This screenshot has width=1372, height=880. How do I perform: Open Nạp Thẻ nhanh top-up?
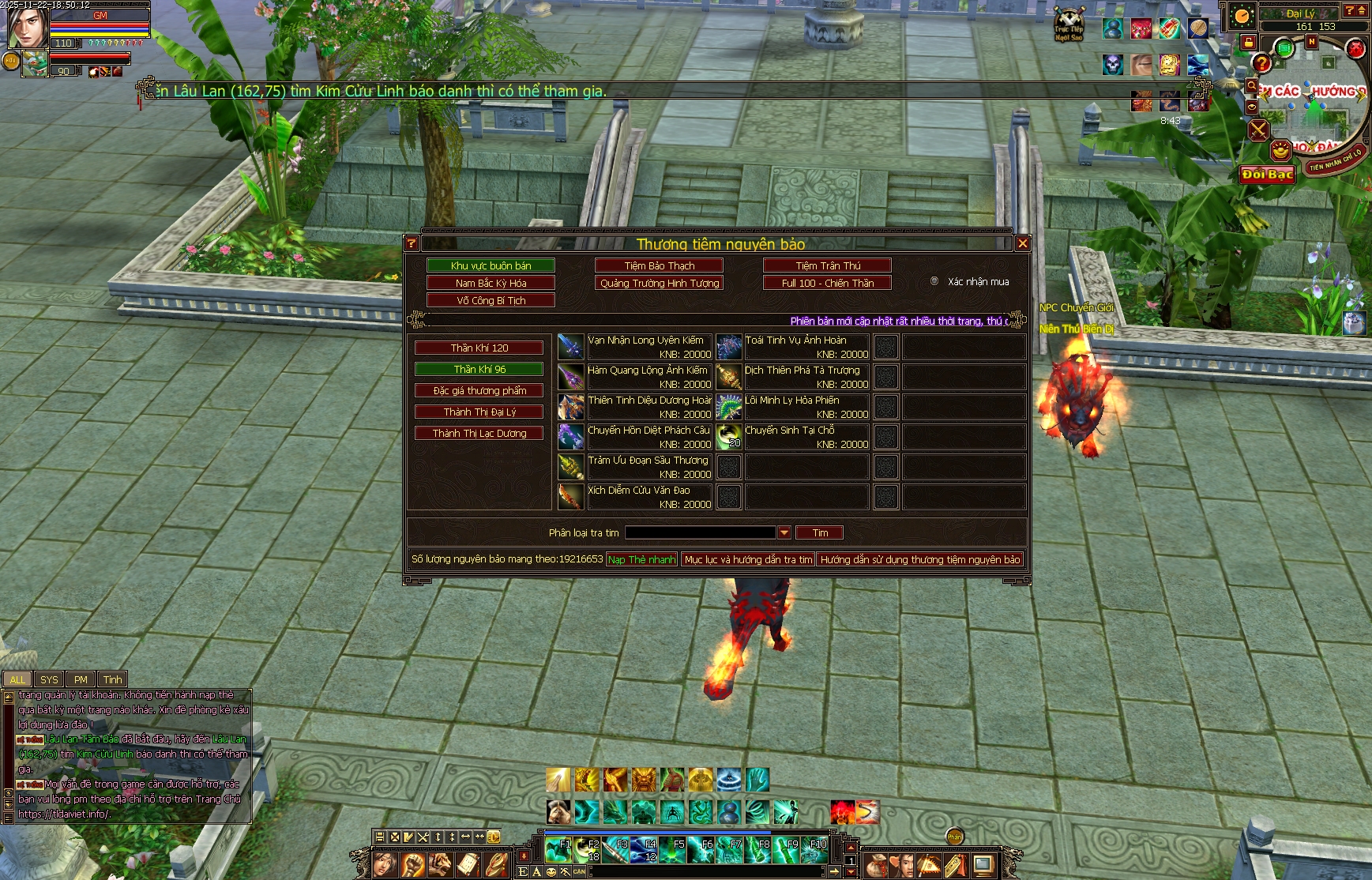(x=641, y=559)
